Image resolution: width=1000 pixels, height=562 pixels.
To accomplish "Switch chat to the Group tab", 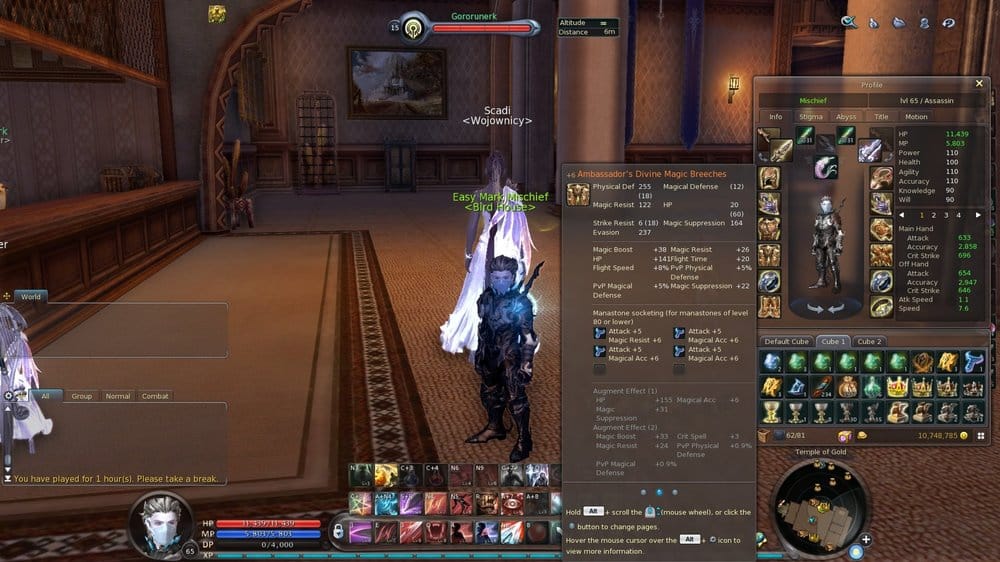I will (82, 396).
